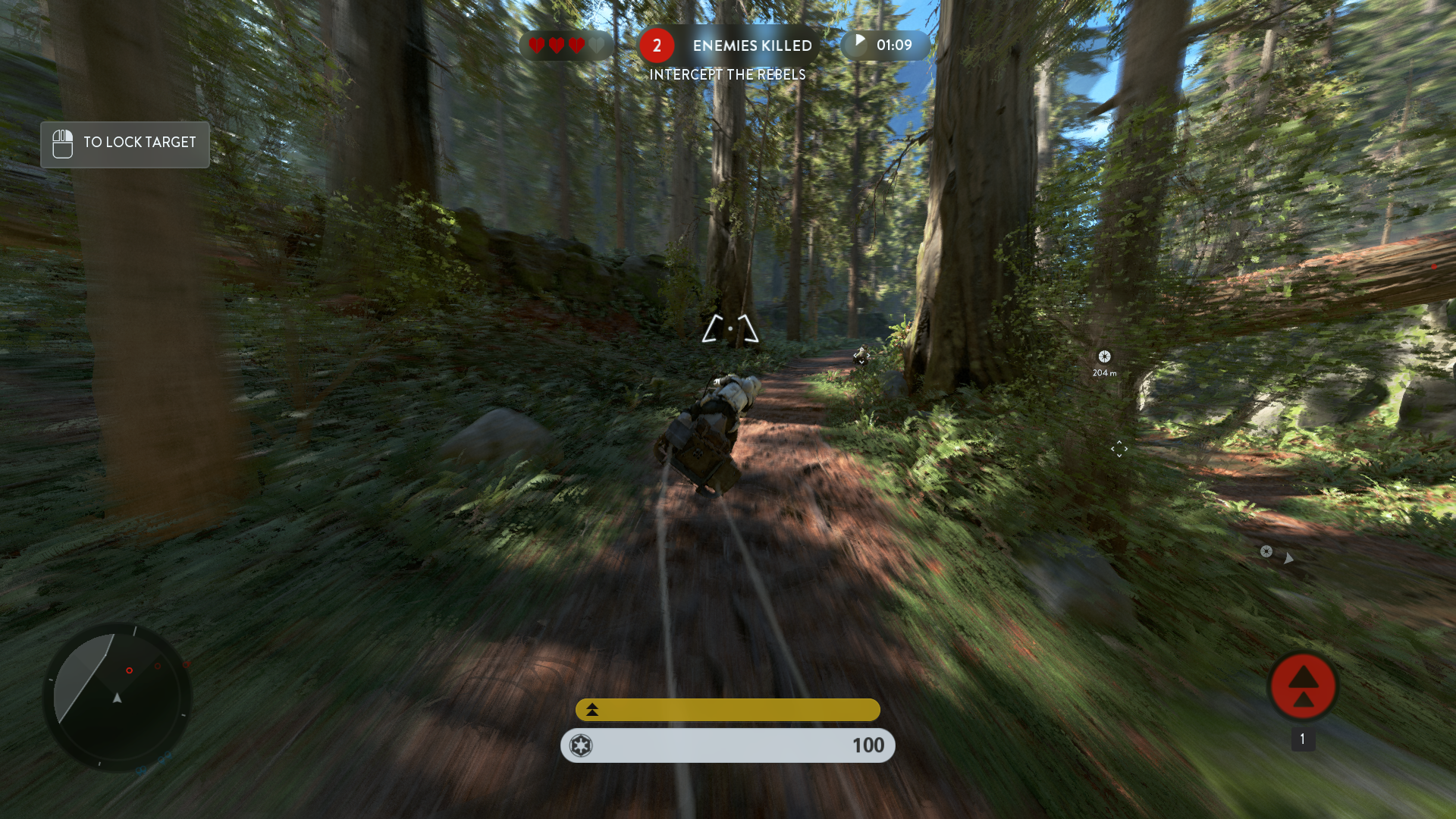Activate the red speed boost ability icon

click(1303, 686)
